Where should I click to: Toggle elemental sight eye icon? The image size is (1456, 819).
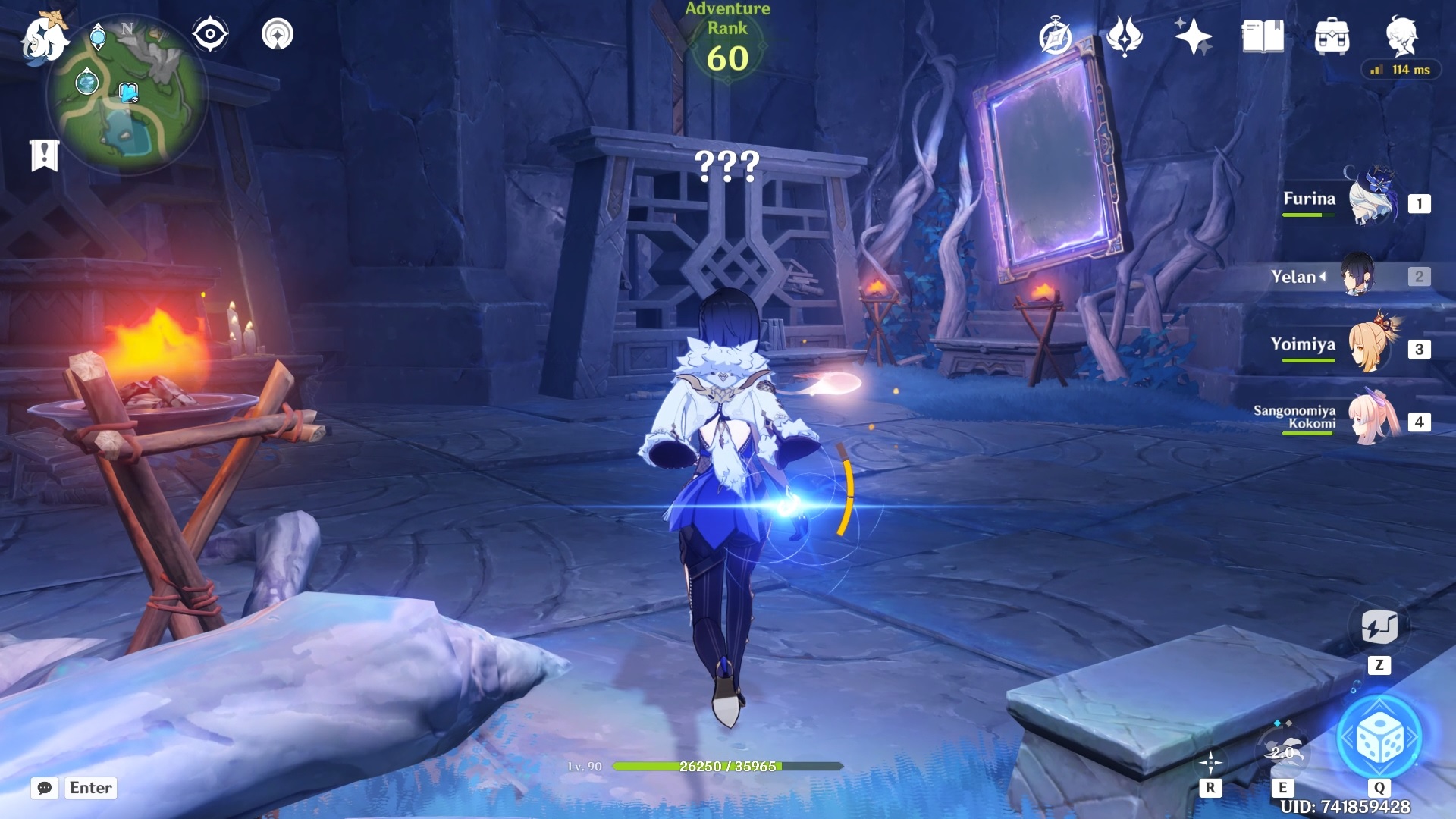click(210, 34)
